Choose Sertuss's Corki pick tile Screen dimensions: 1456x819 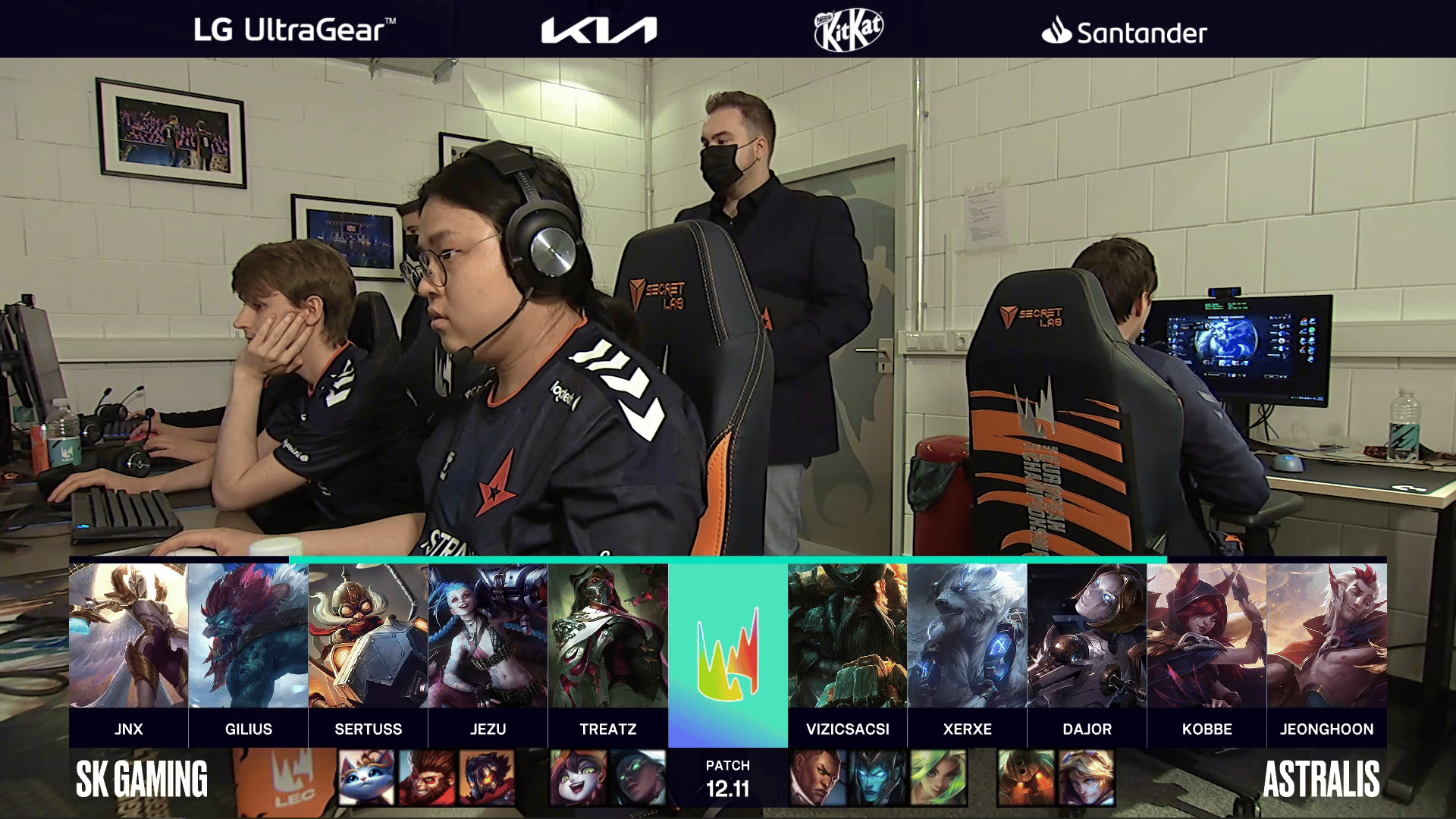pos(368,635)
